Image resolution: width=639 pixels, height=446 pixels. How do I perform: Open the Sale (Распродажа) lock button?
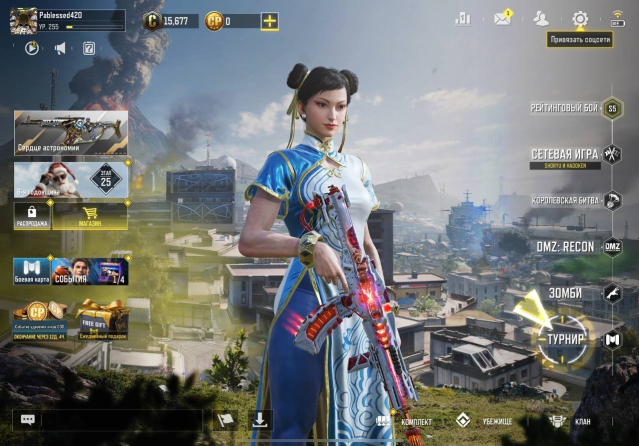[x=32, y=216]
